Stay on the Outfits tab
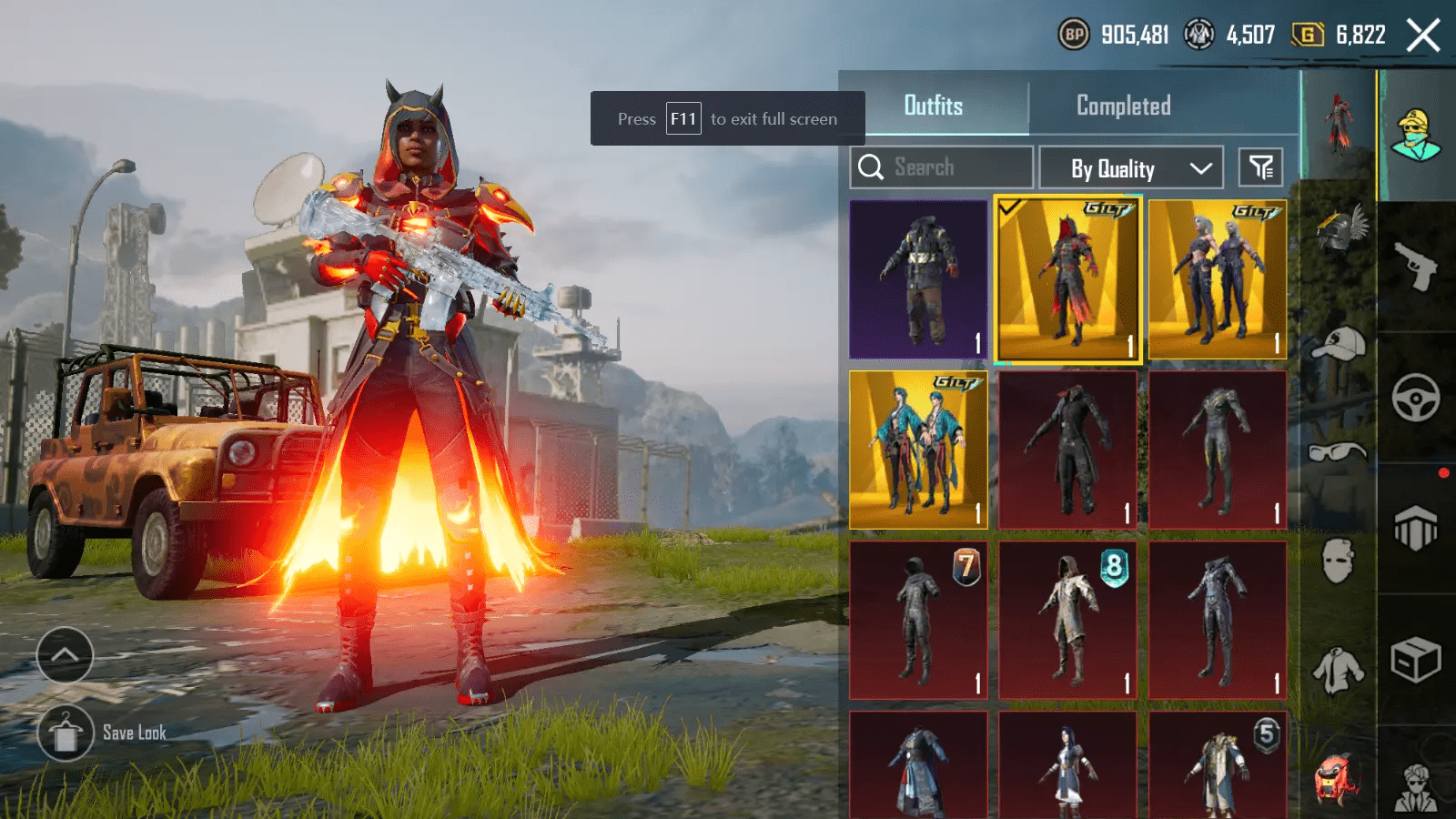Screen dimensions: 1456x819 [x=935, y=106]
